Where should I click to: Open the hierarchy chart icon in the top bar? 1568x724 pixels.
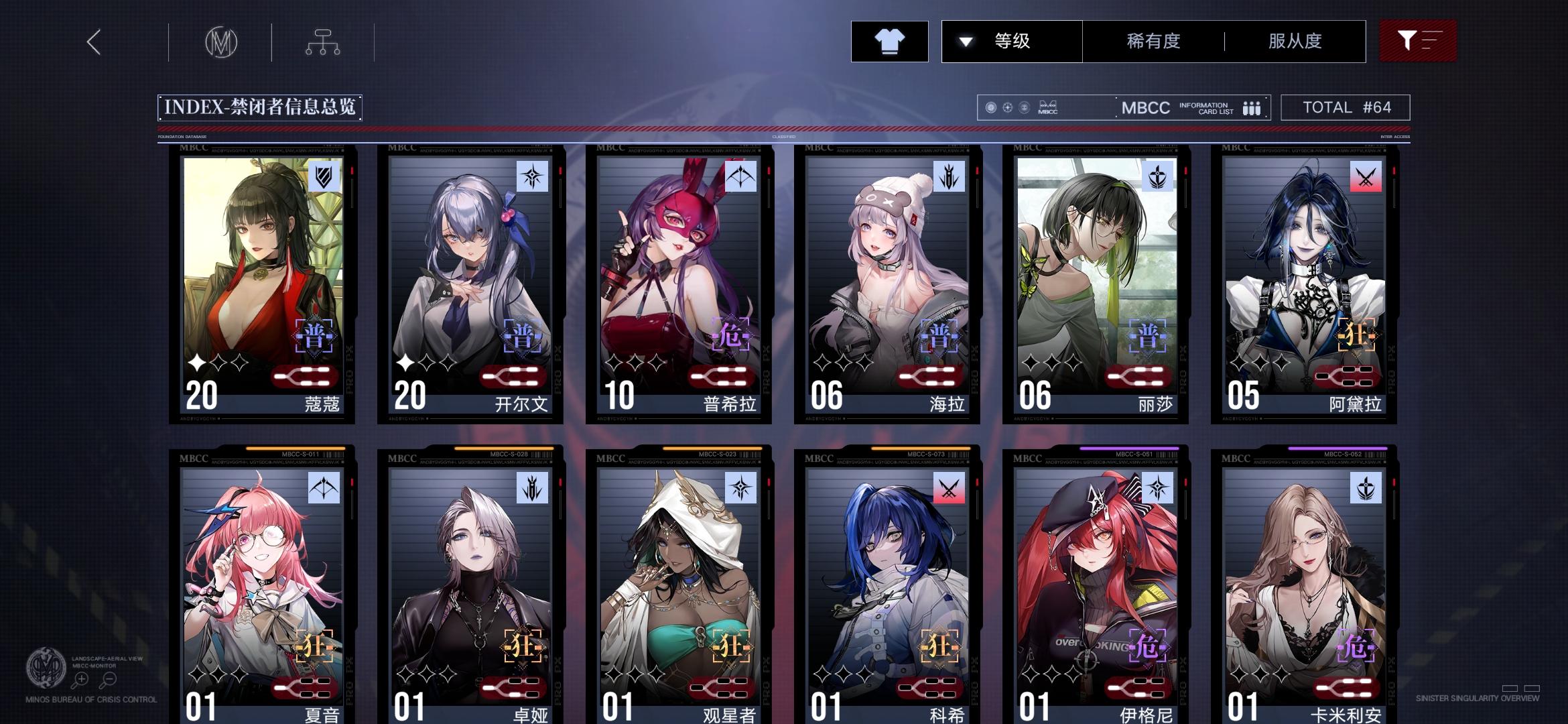(322, 41)
